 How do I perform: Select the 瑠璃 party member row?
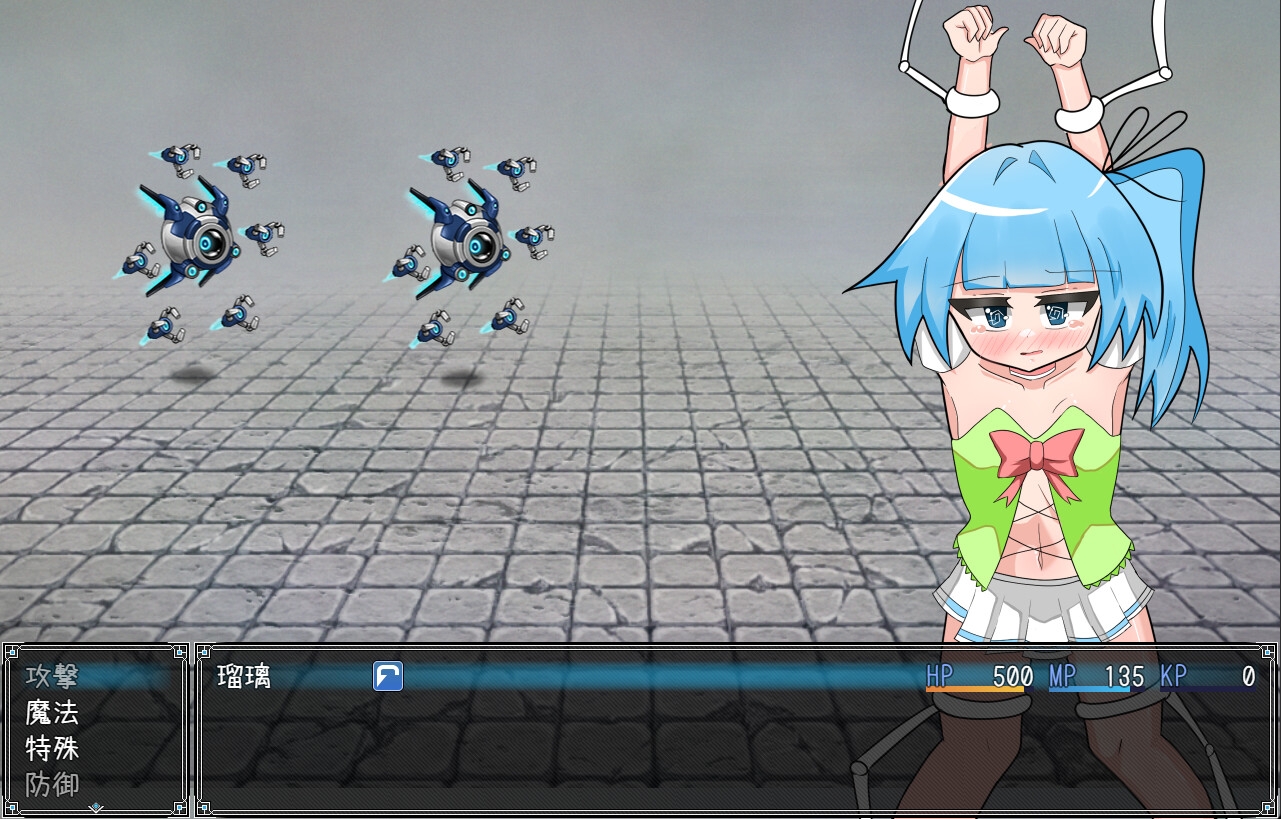tap(244, 677)
